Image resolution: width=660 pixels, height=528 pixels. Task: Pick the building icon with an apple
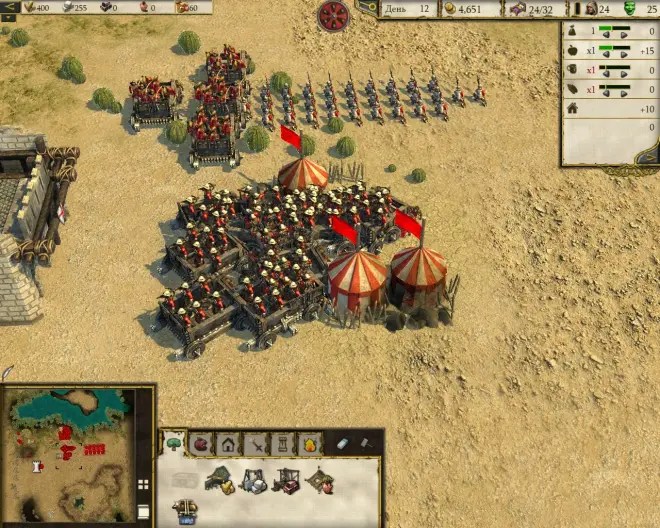pos(320,481)
